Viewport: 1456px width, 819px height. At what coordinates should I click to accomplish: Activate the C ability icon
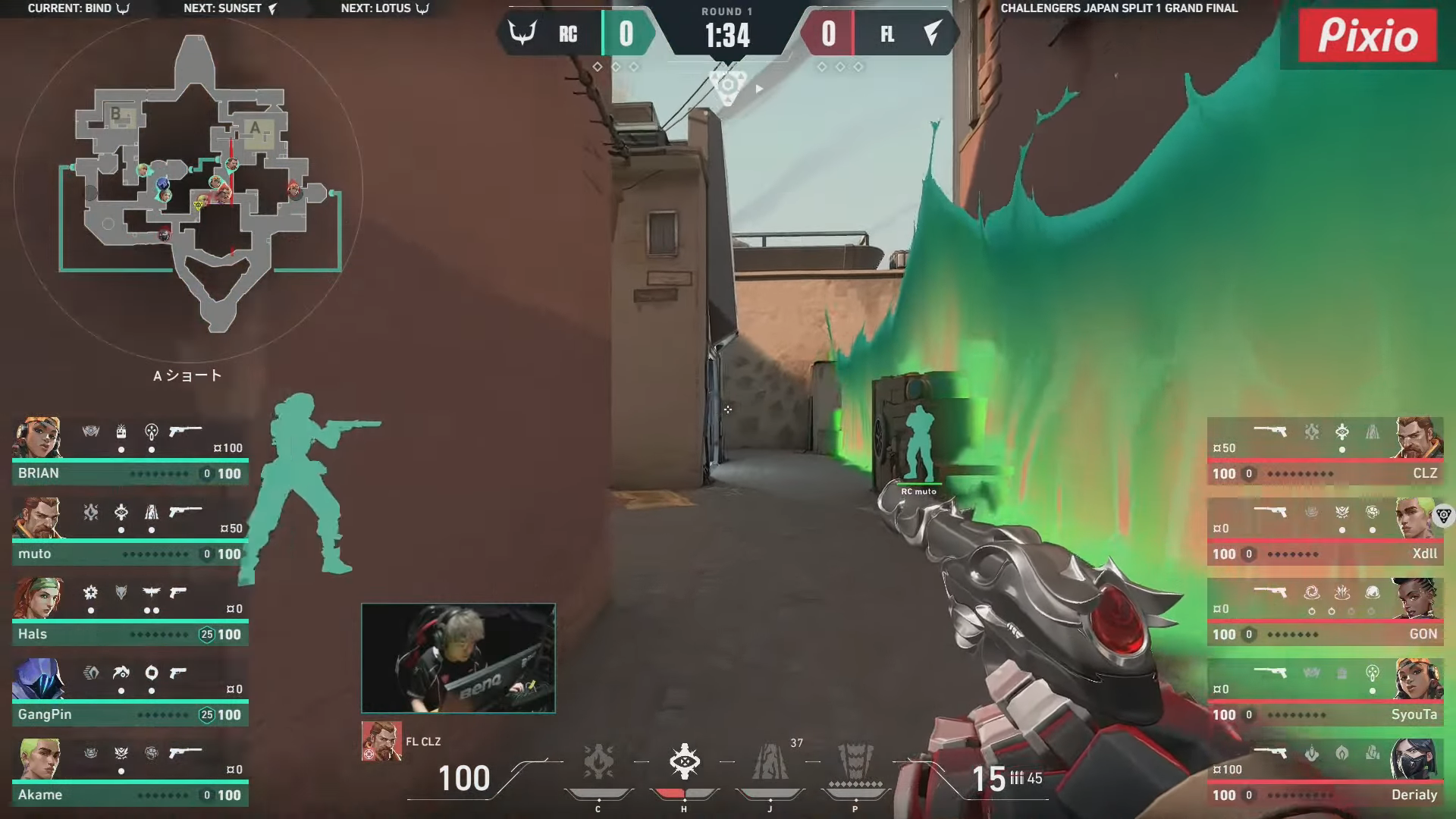point(598,762)
